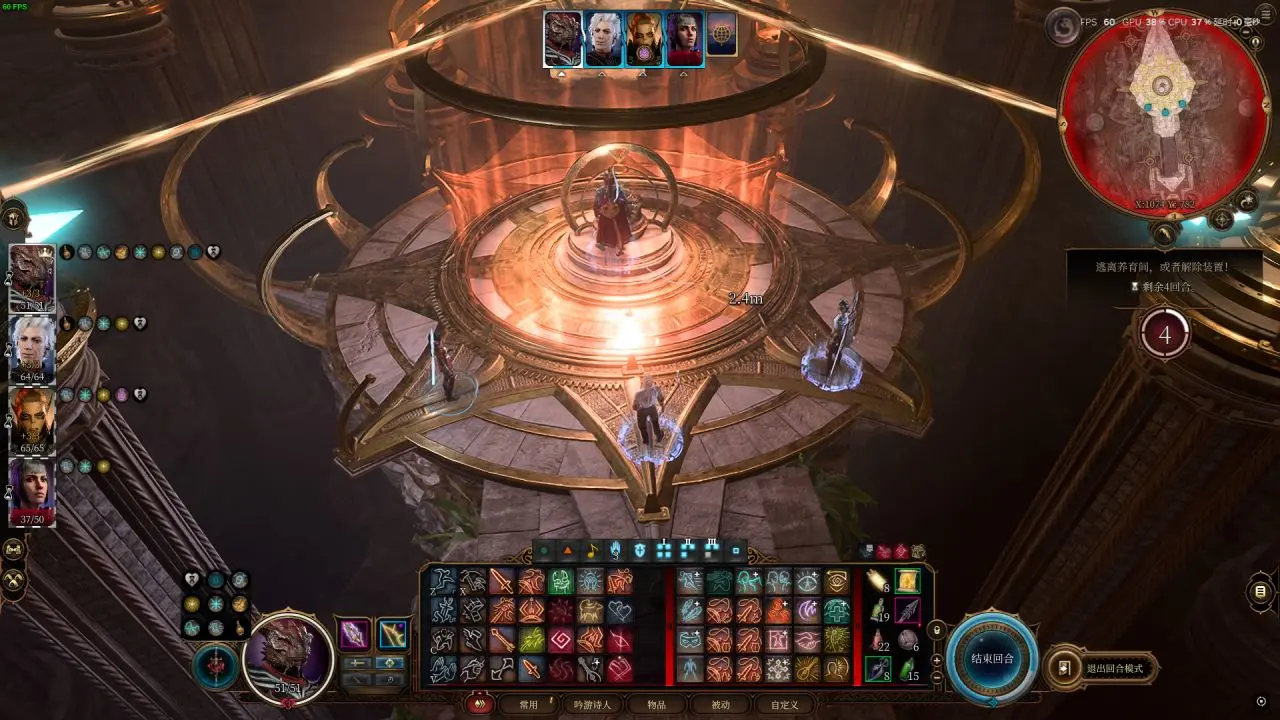Click the 结束回合 end turn button
The image size is (1280, 720).
[992, 659]
